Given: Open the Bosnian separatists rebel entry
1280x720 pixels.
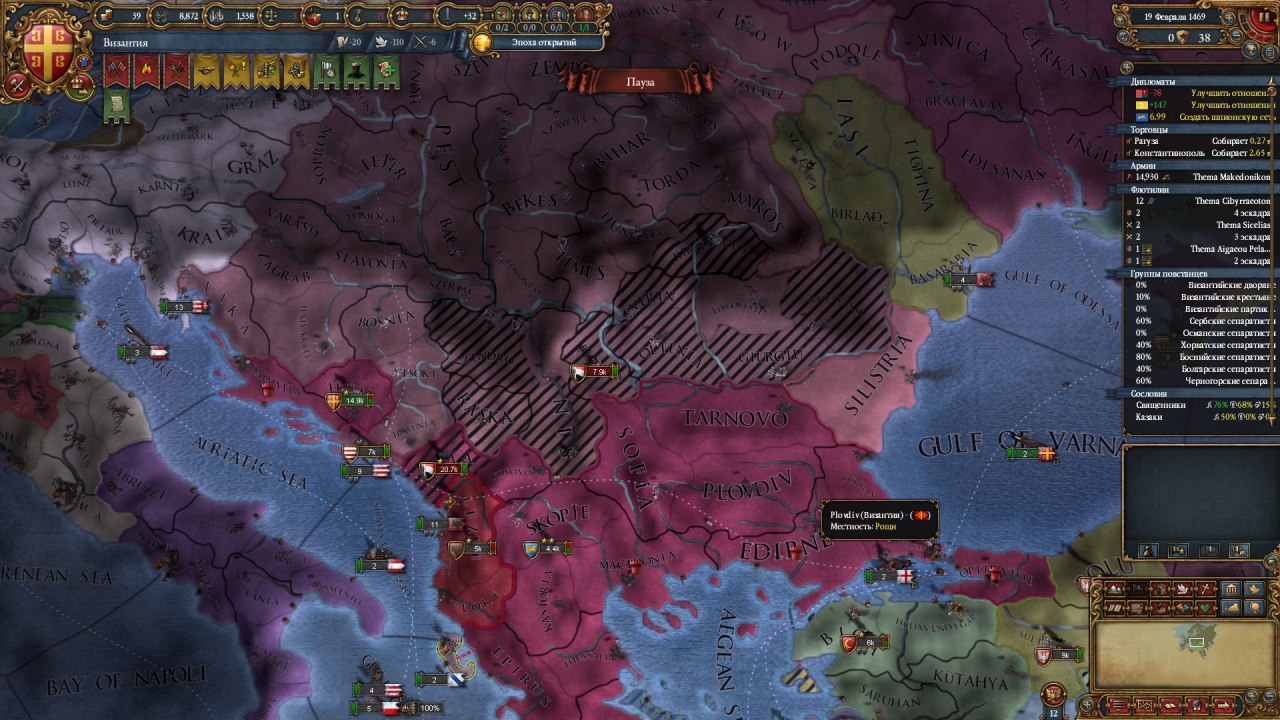Looking at the screenshot, I should point(1202,356).
